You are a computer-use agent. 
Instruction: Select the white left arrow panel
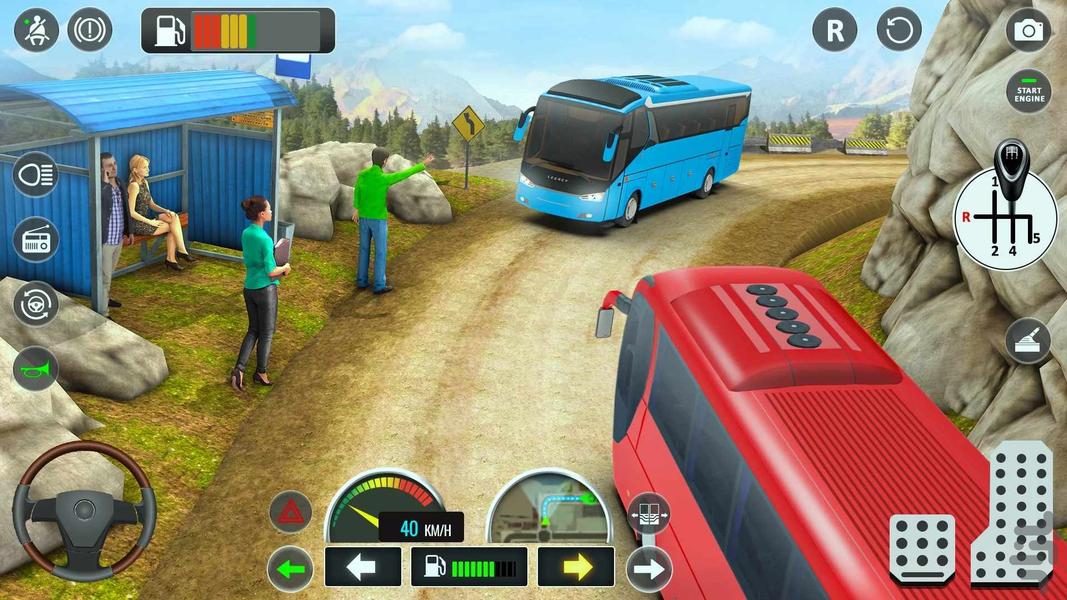click(x=362, y=567)
